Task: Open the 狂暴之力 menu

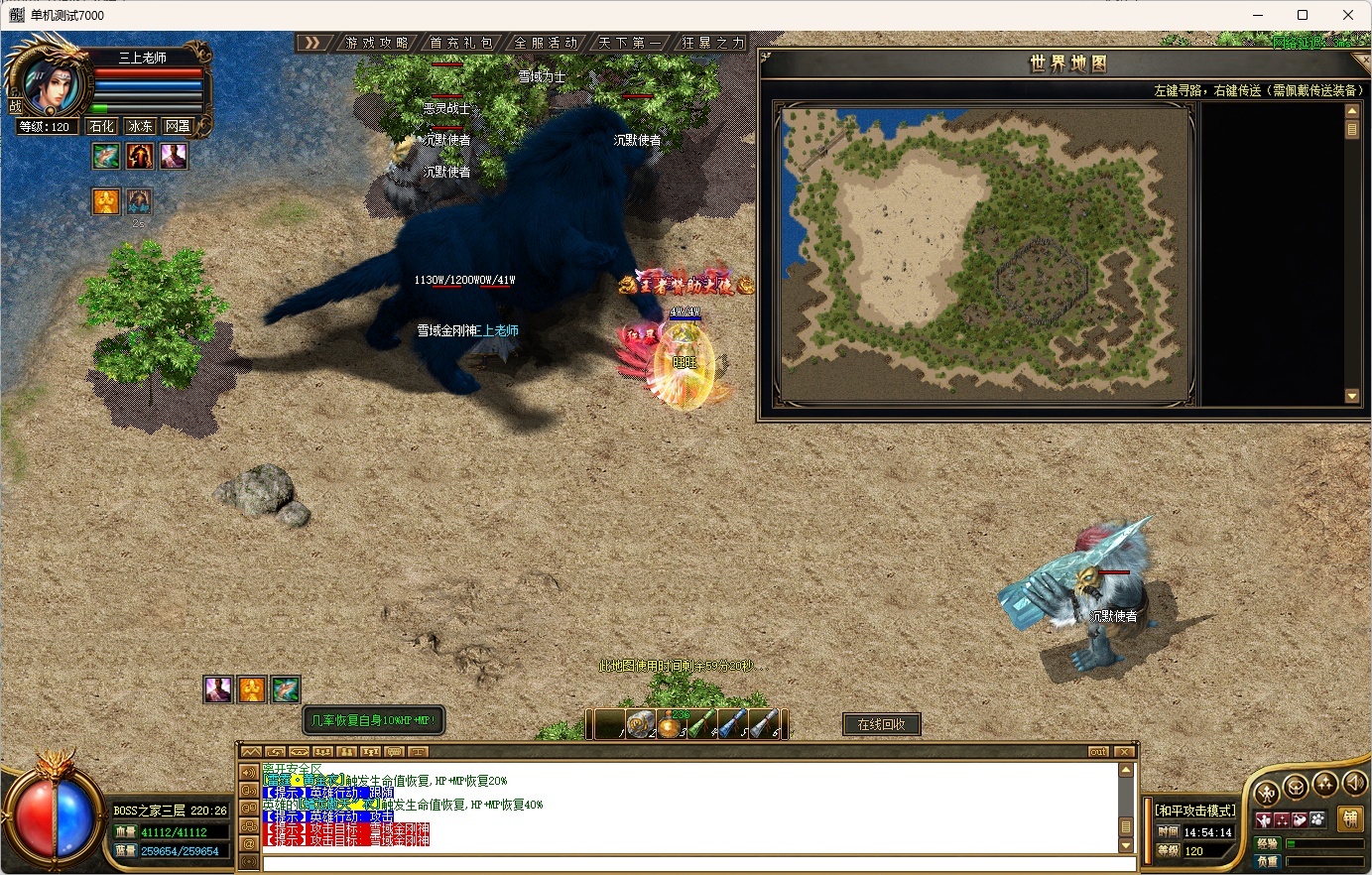Action: [712, 43]
